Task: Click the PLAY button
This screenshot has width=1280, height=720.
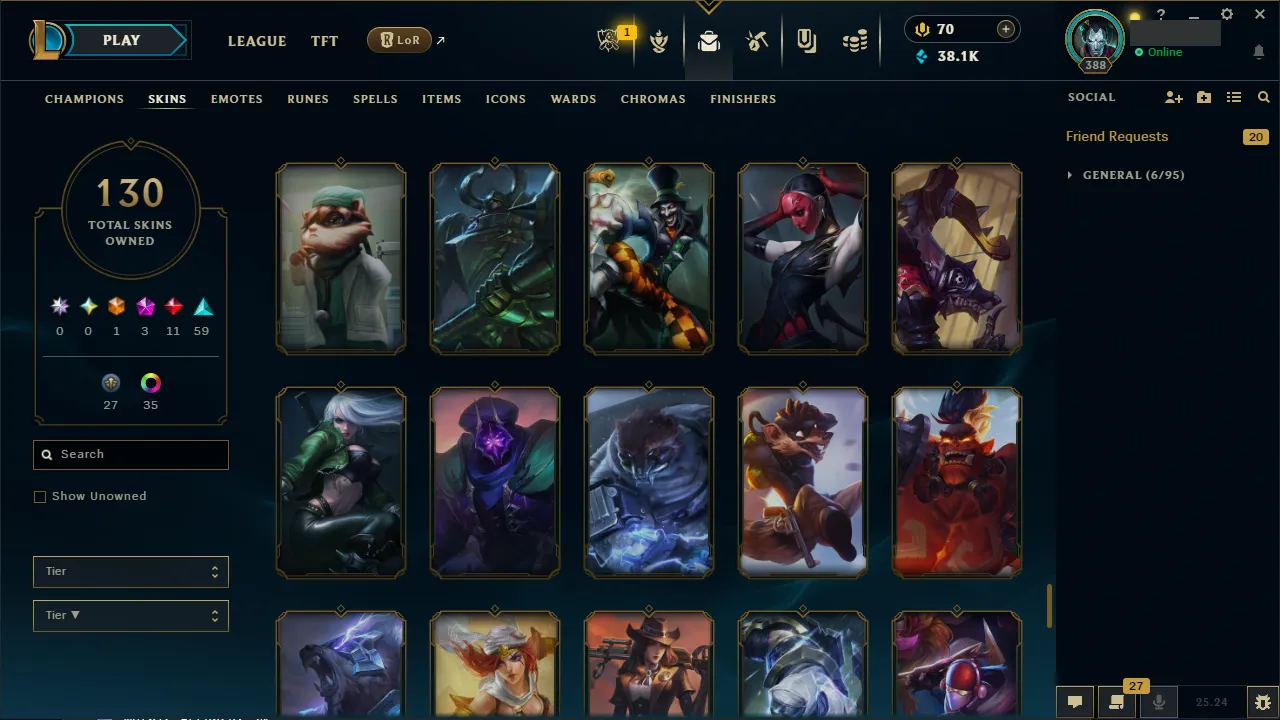Action: click(121, 40)
